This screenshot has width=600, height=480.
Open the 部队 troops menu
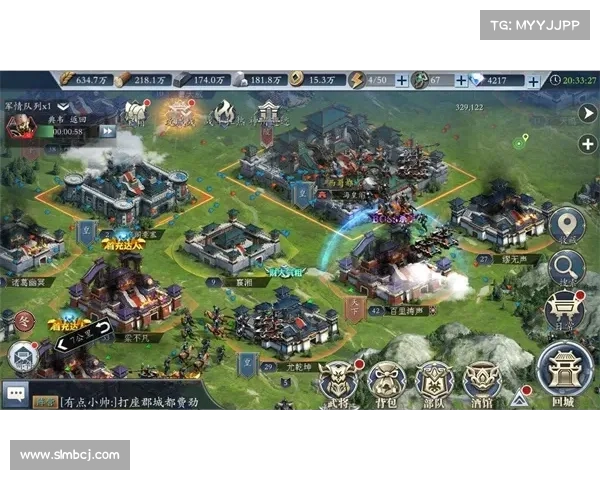(x=434, y=379)
